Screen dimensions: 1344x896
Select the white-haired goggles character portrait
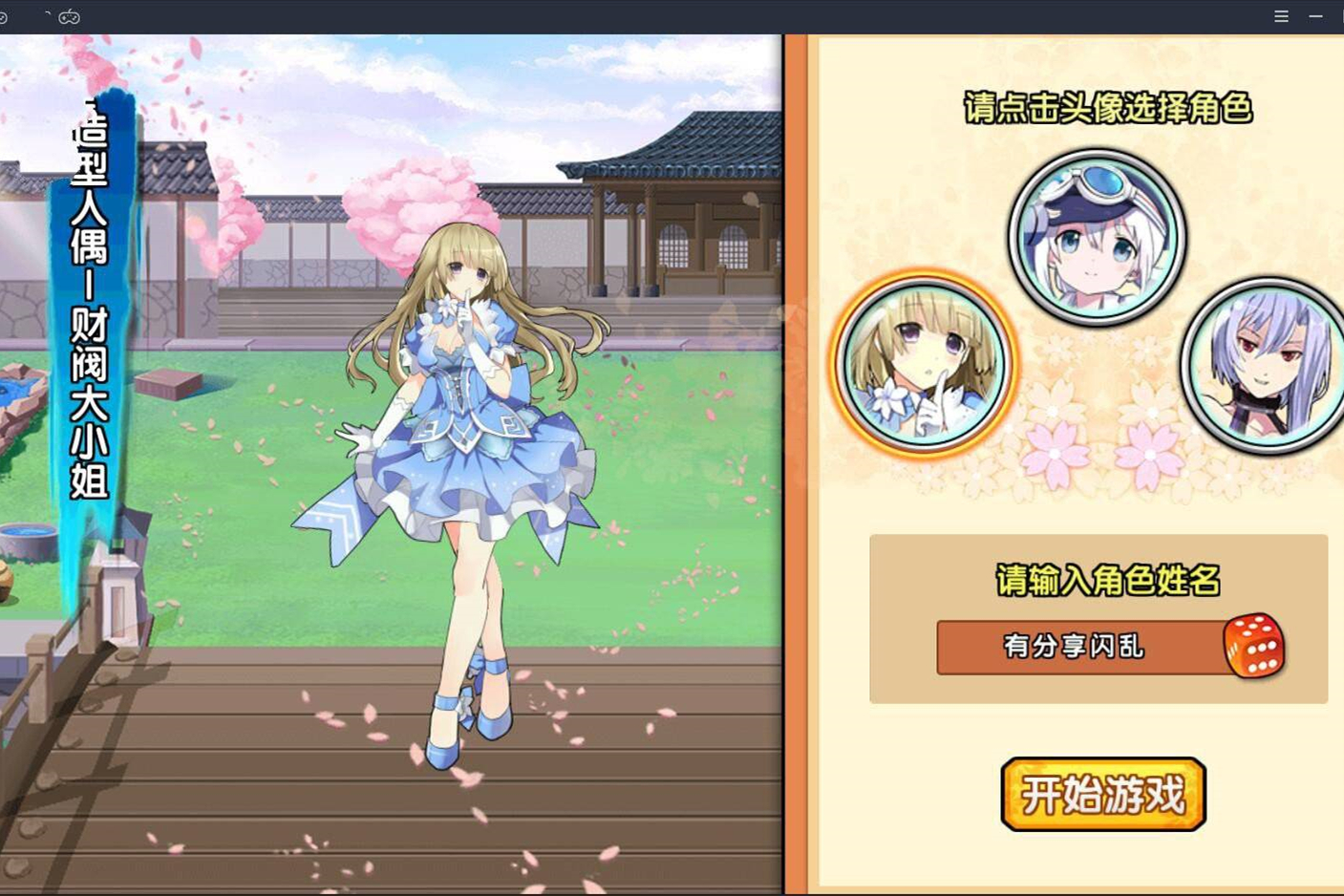(1099, 236)
